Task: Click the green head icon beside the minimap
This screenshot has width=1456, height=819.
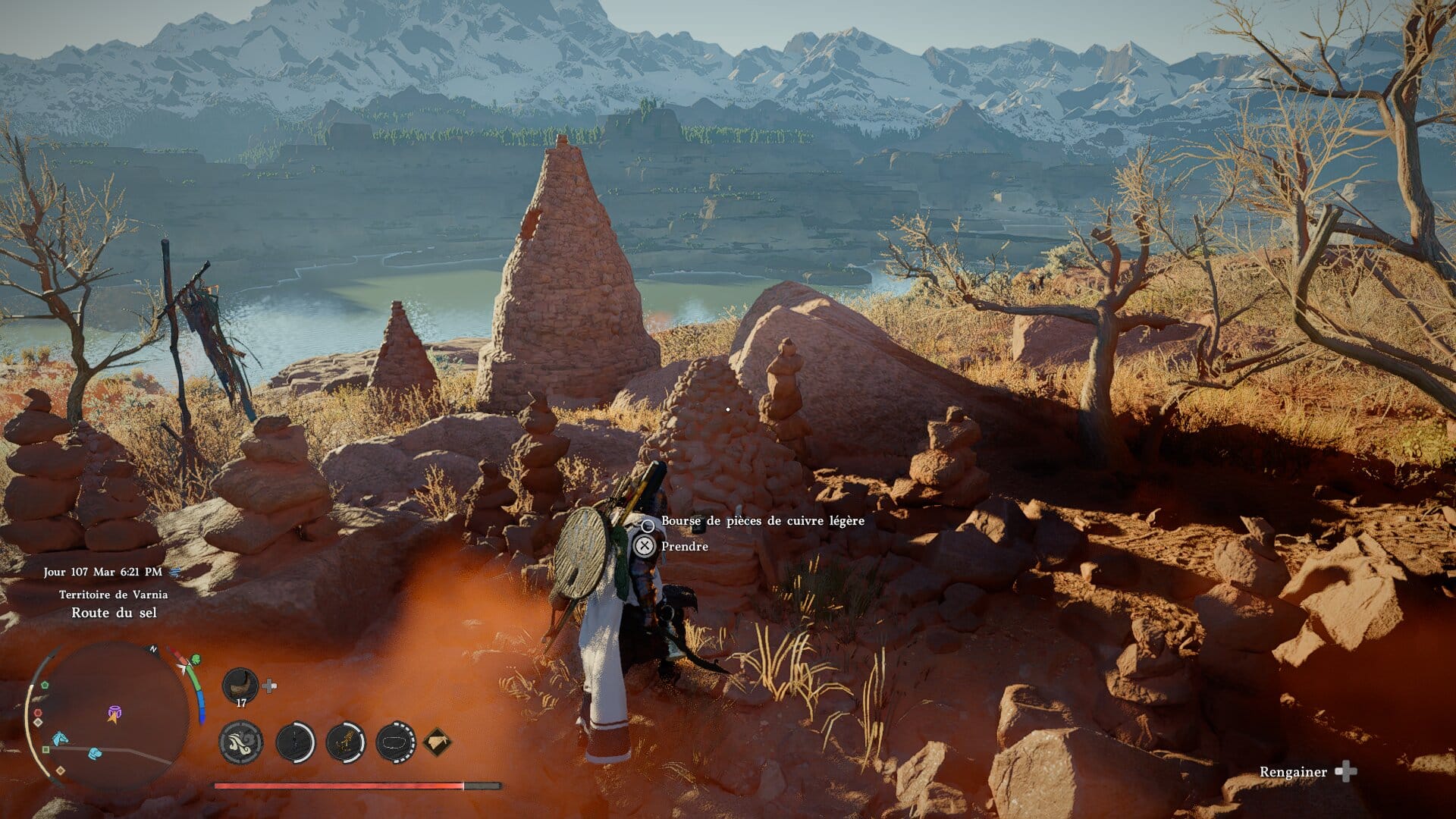Action: coord(196,660)
